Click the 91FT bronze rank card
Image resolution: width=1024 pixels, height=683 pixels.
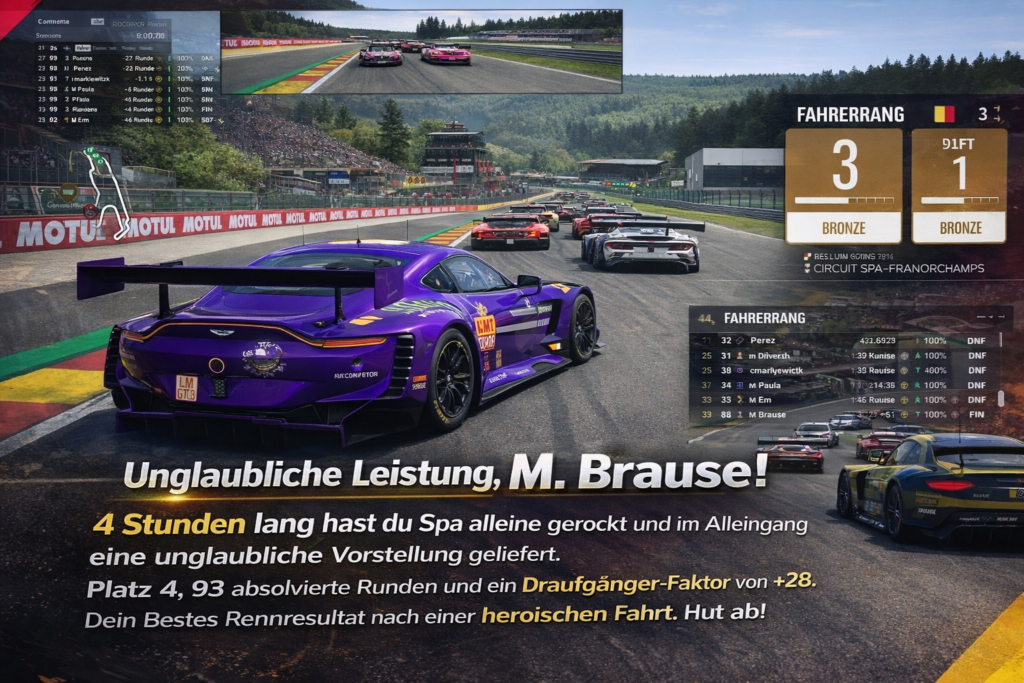[959, 185]
